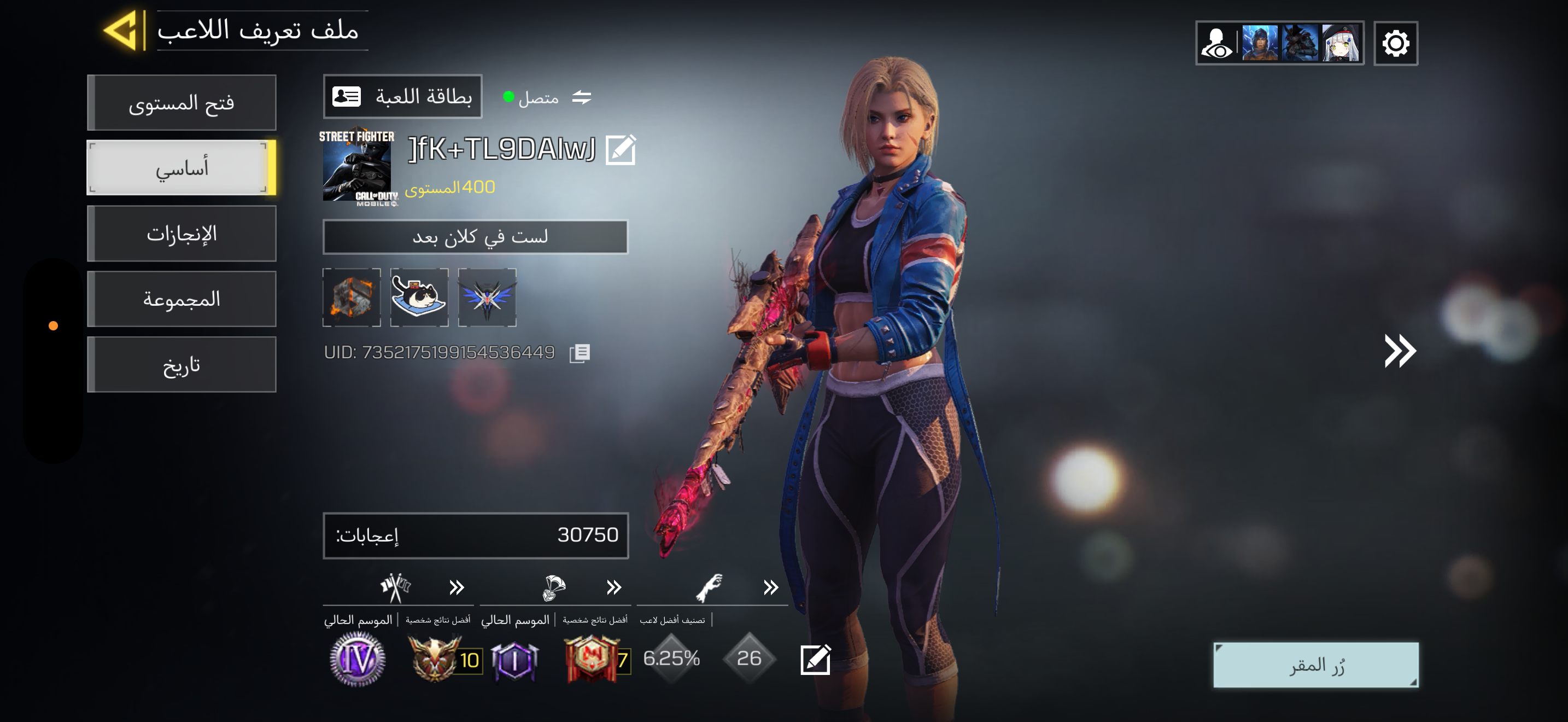Open the فتح المستوى tab
The image size is (1568, 722).
(x=182, y=103)
